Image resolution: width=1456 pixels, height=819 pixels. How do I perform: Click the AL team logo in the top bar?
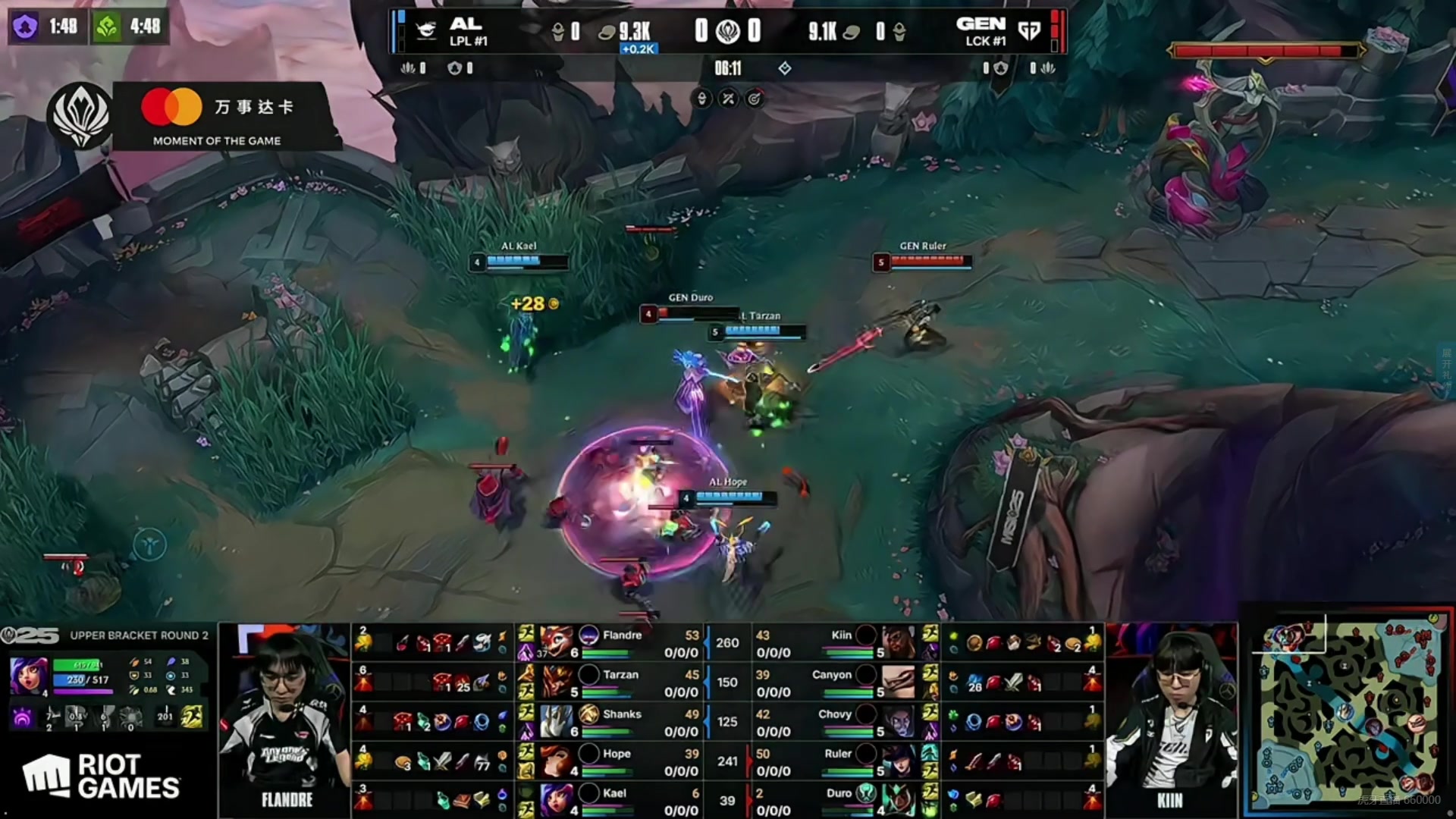426,31
